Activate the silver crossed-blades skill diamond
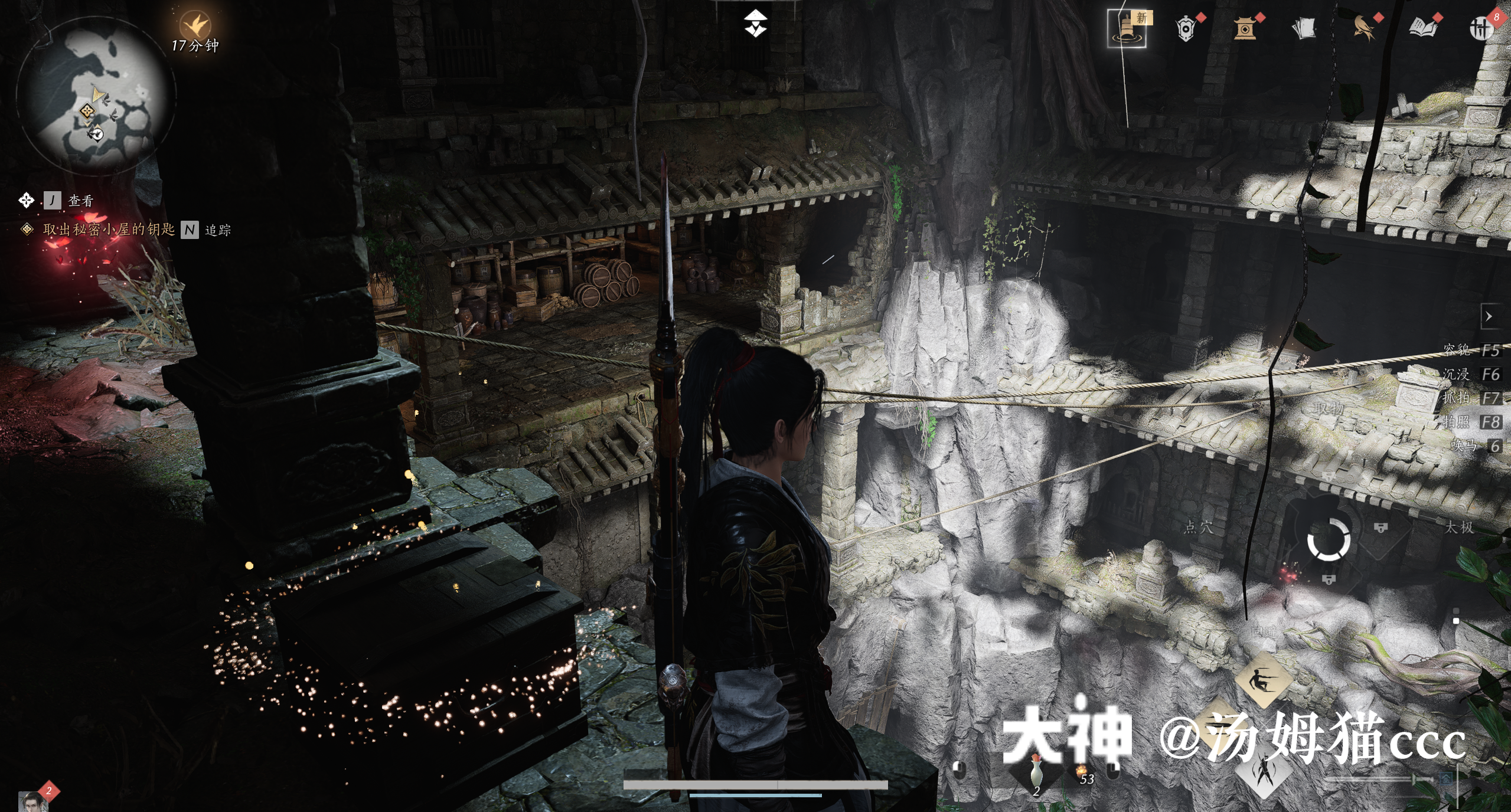1511x812 pixels. [1264, 770]
